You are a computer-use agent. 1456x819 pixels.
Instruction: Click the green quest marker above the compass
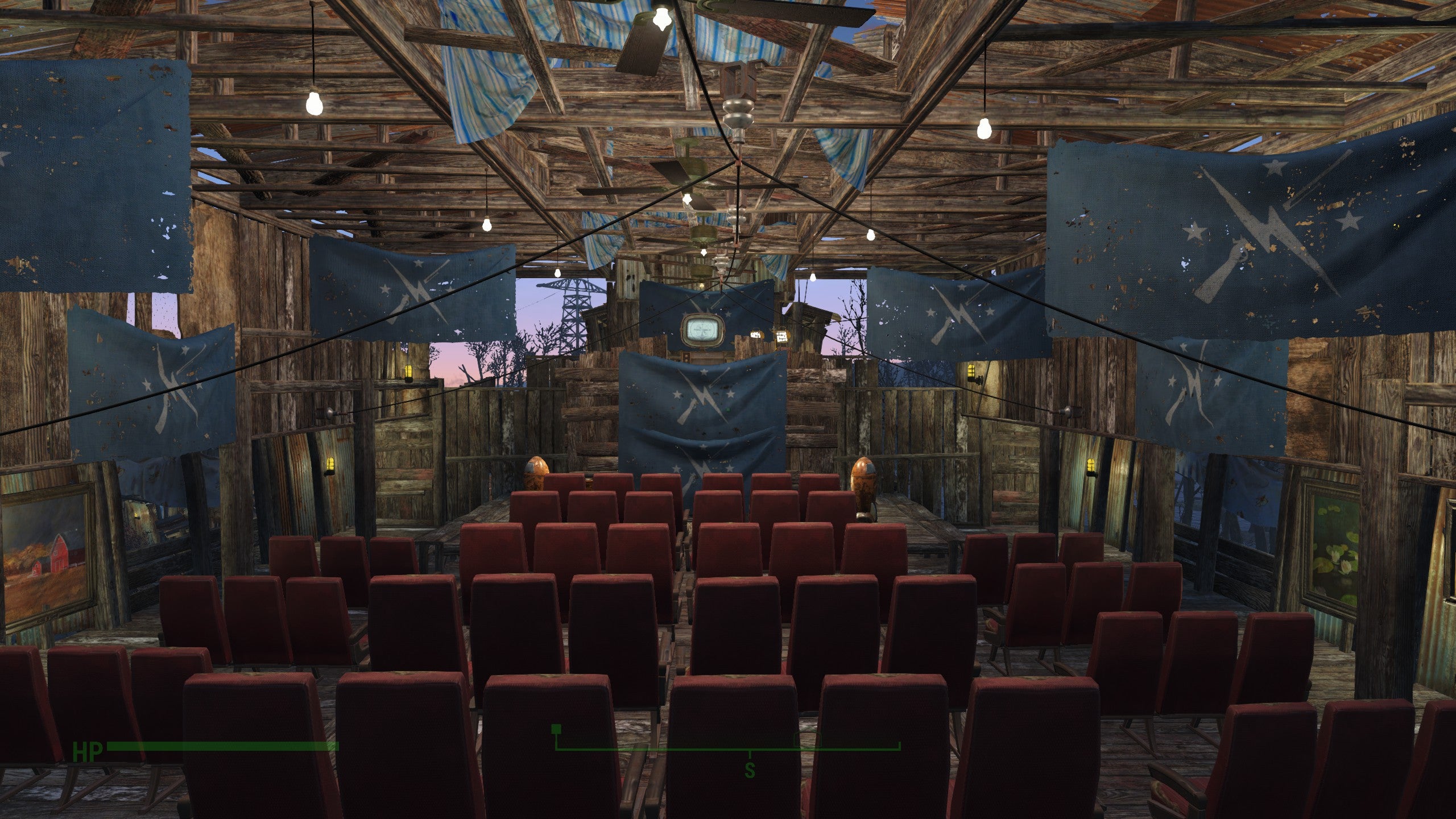(557, 730)
